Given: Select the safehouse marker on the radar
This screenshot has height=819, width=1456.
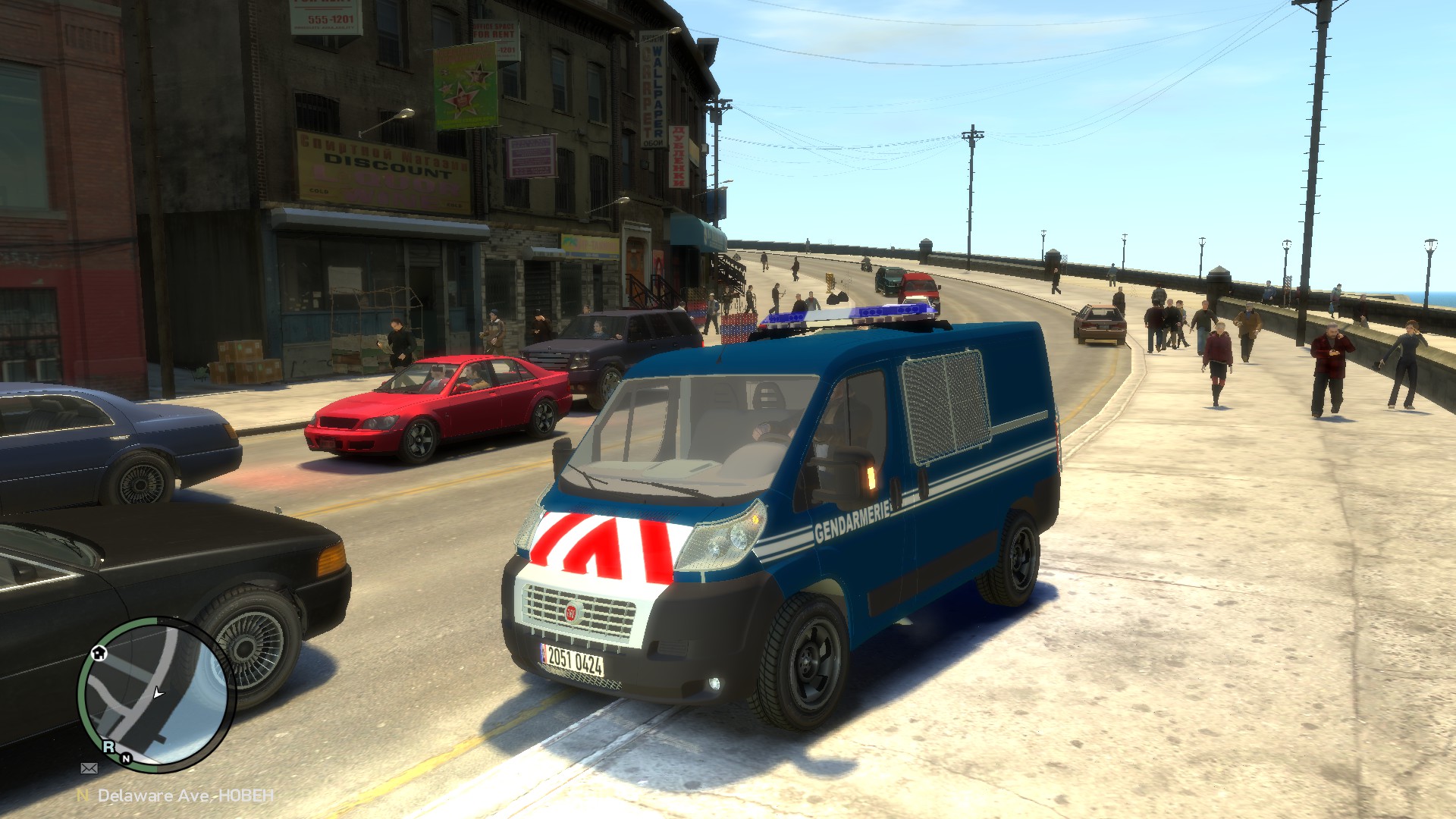Looking at the screenshot, I should 99,653.
